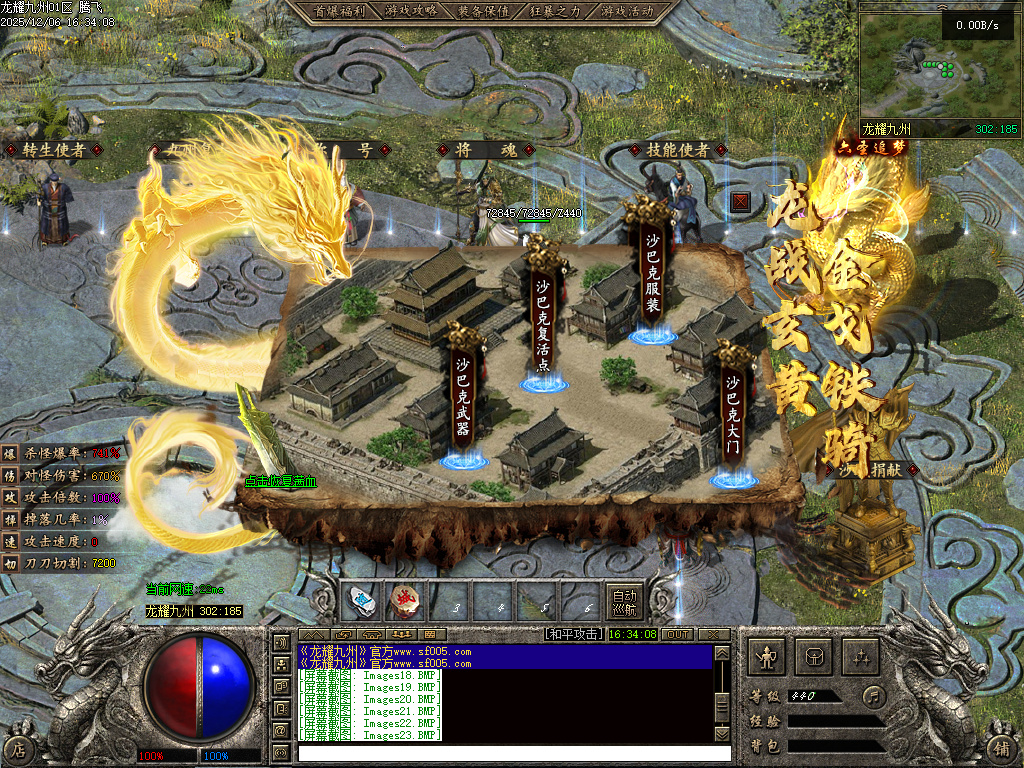Open the 首爆福利 menu

(333, 11)
